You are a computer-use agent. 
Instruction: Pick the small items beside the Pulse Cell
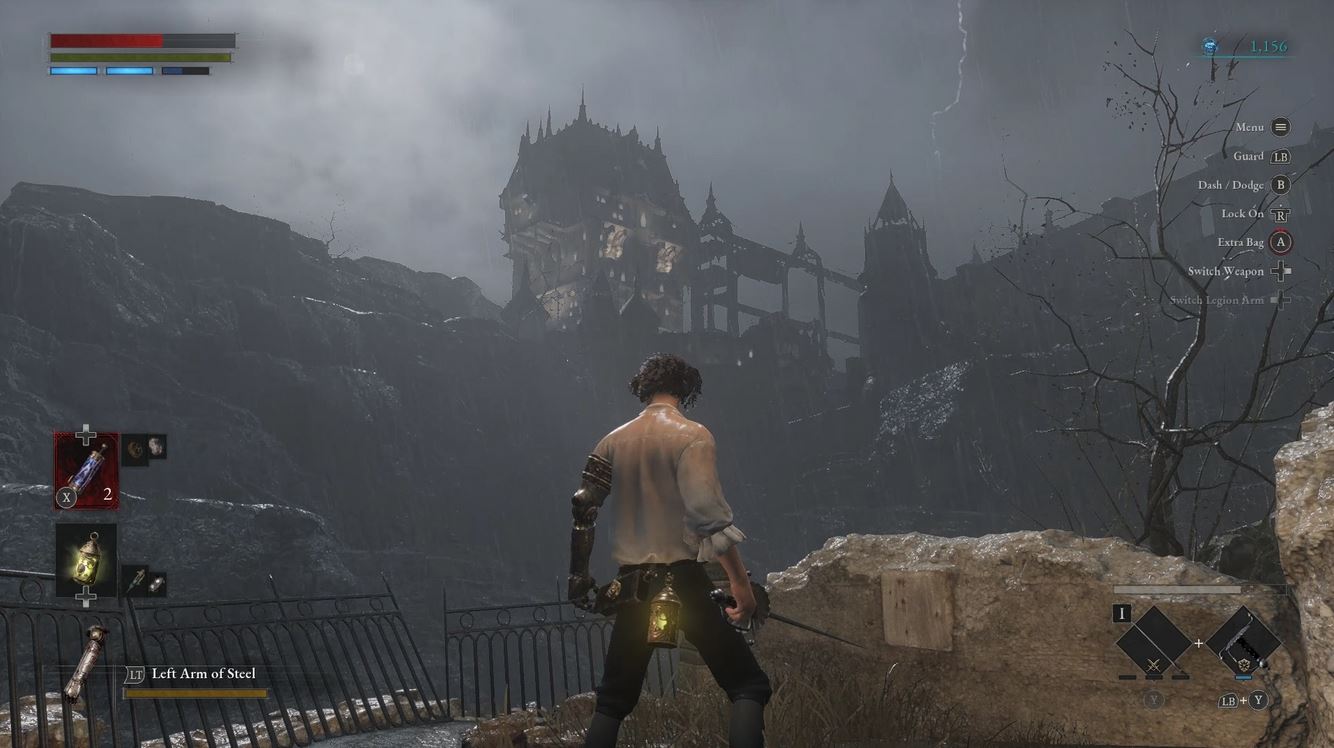[x=144, y=448]
